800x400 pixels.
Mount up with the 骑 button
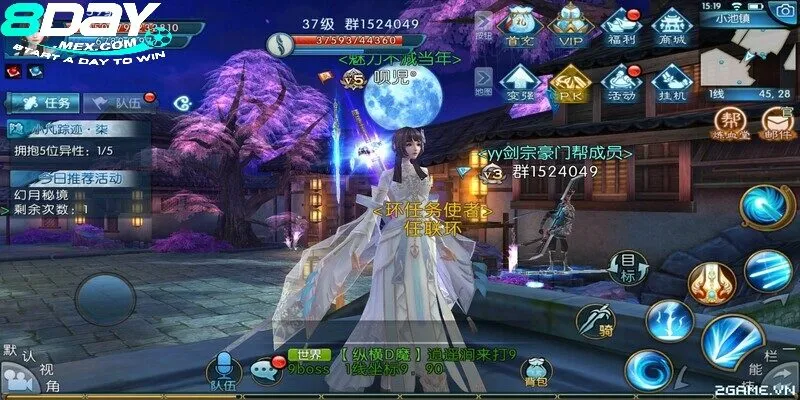594,321
